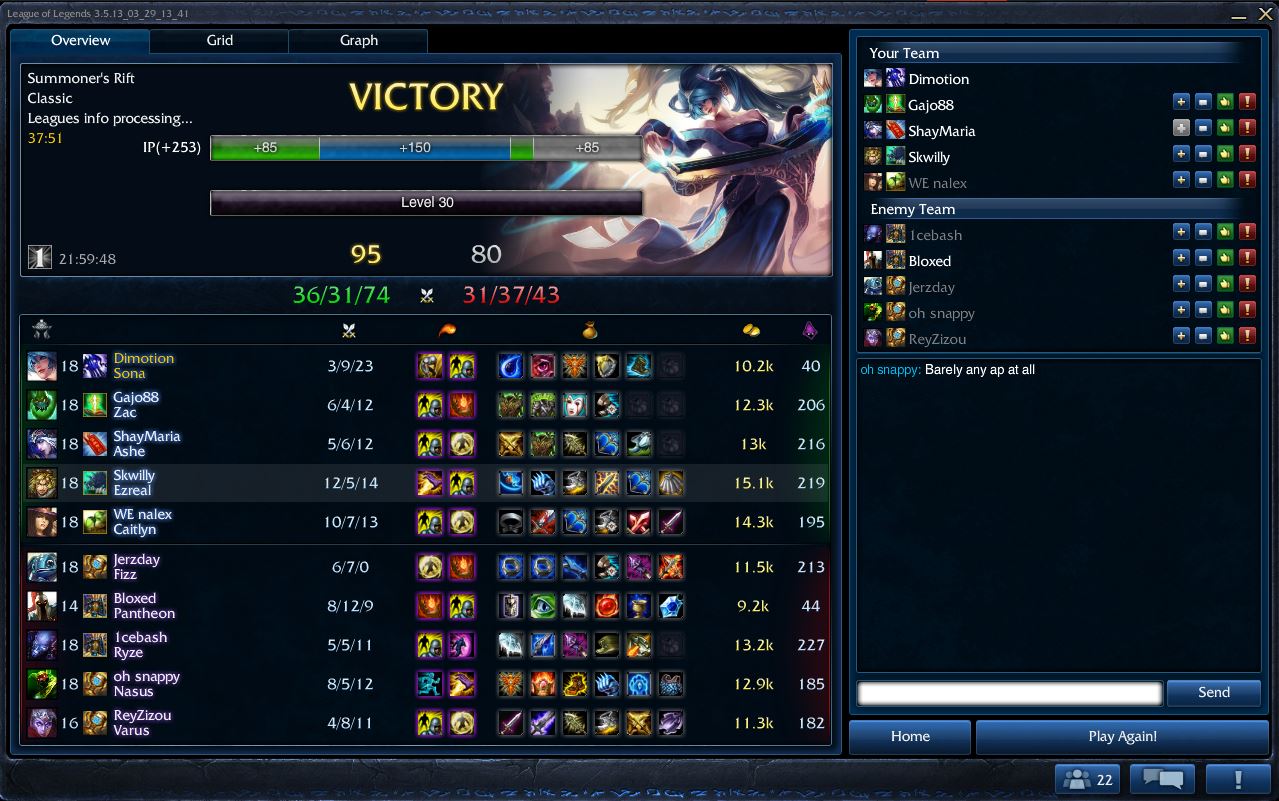Open the chat bubble window
1279x801 pixels.
coord(1162,780)
